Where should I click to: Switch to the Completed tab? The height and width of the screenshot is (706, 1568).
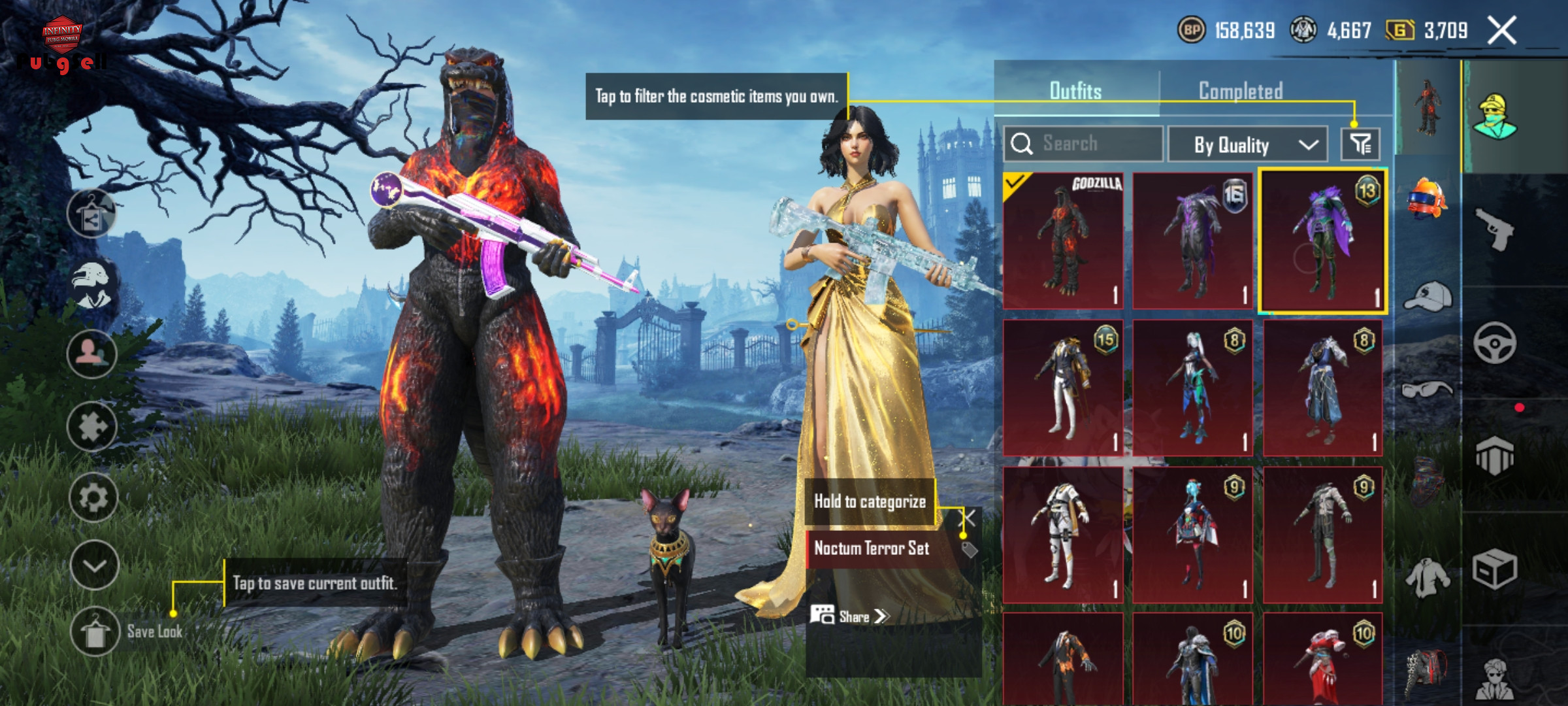1240,91
